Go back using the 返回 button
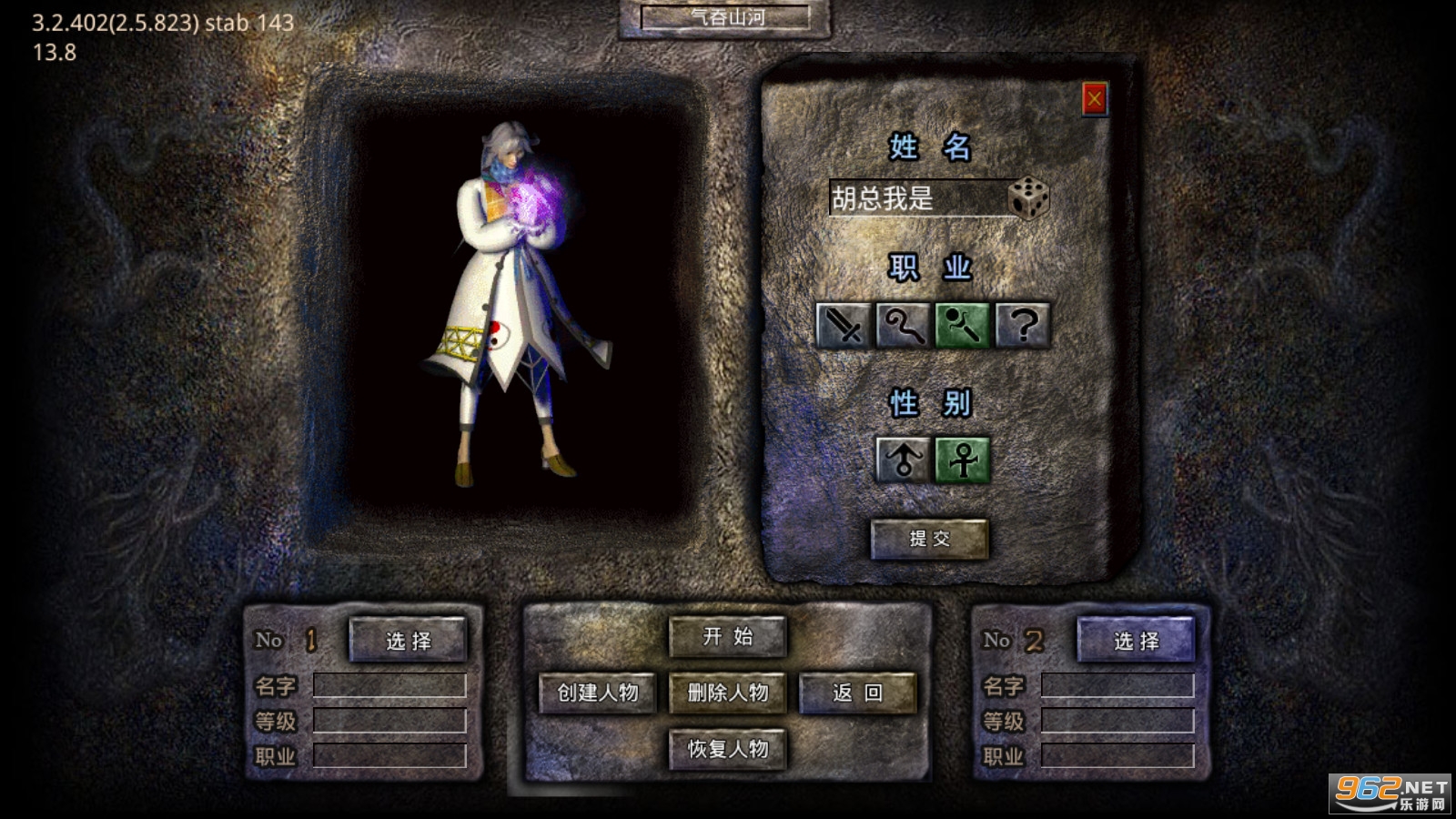The width and height of the screenshot is (1456, 819). pos(857,693)
